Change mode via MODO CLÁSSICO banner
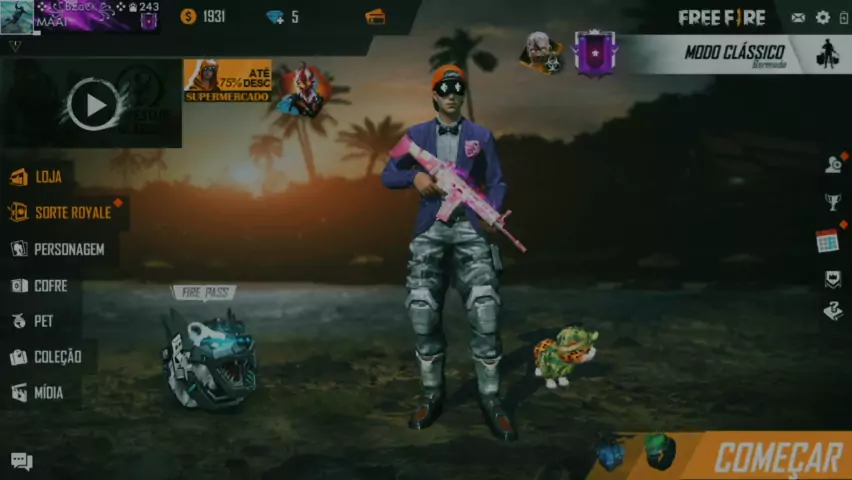 pos(735,53)
